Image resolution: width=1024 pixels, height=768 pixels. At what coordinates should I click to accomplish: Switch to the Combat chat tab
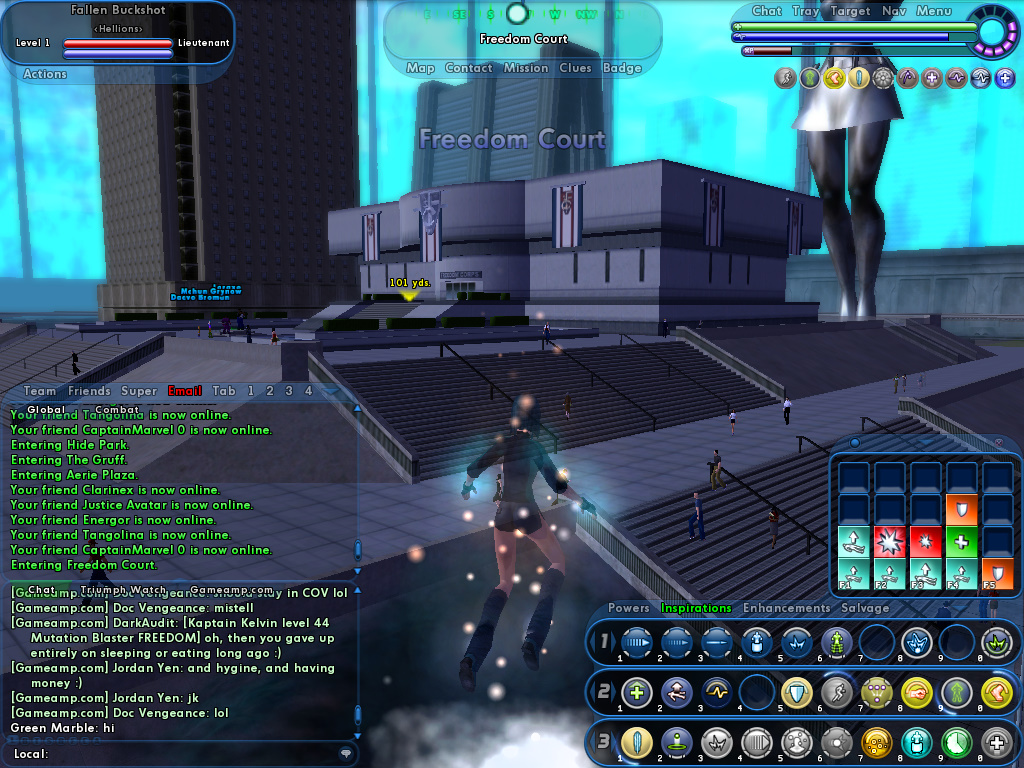pos(117,409)
